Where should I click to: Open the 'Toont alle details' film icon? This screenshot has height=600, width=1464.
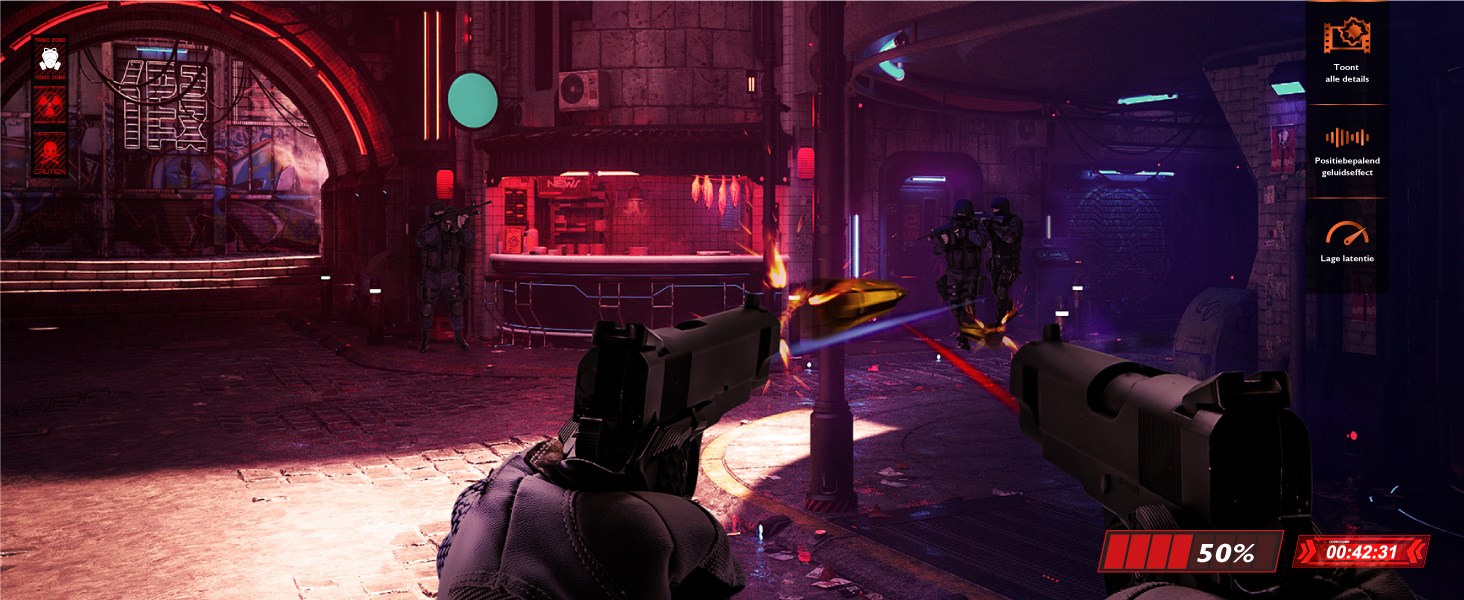click(x=1346, y=38)
